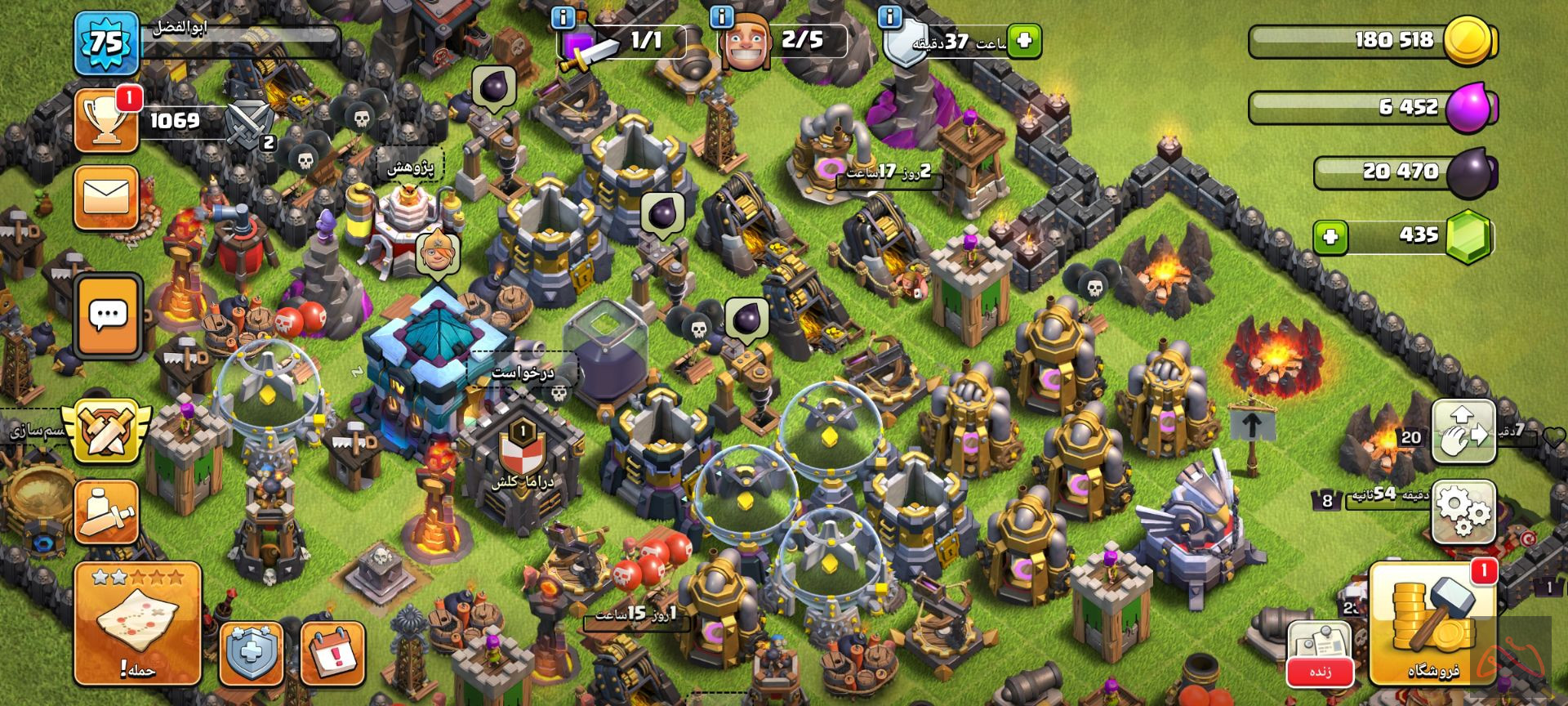
Task: Open the player profile level 75 badge
Action: click(106, 43)
